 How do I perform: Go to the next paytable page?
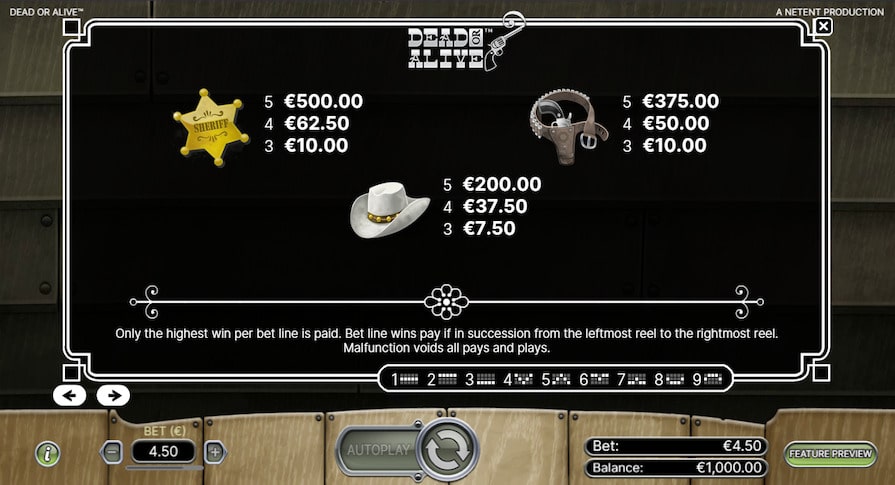pos(113,395)
